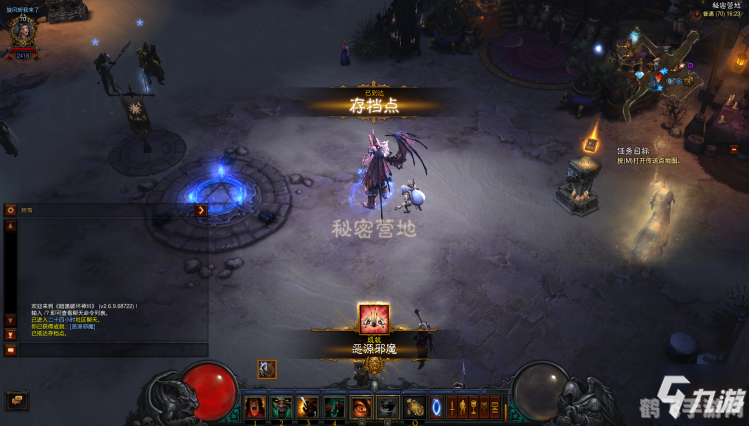
Task: Use the green-faced skill in slot 2
Action: (x=281, y=407)
